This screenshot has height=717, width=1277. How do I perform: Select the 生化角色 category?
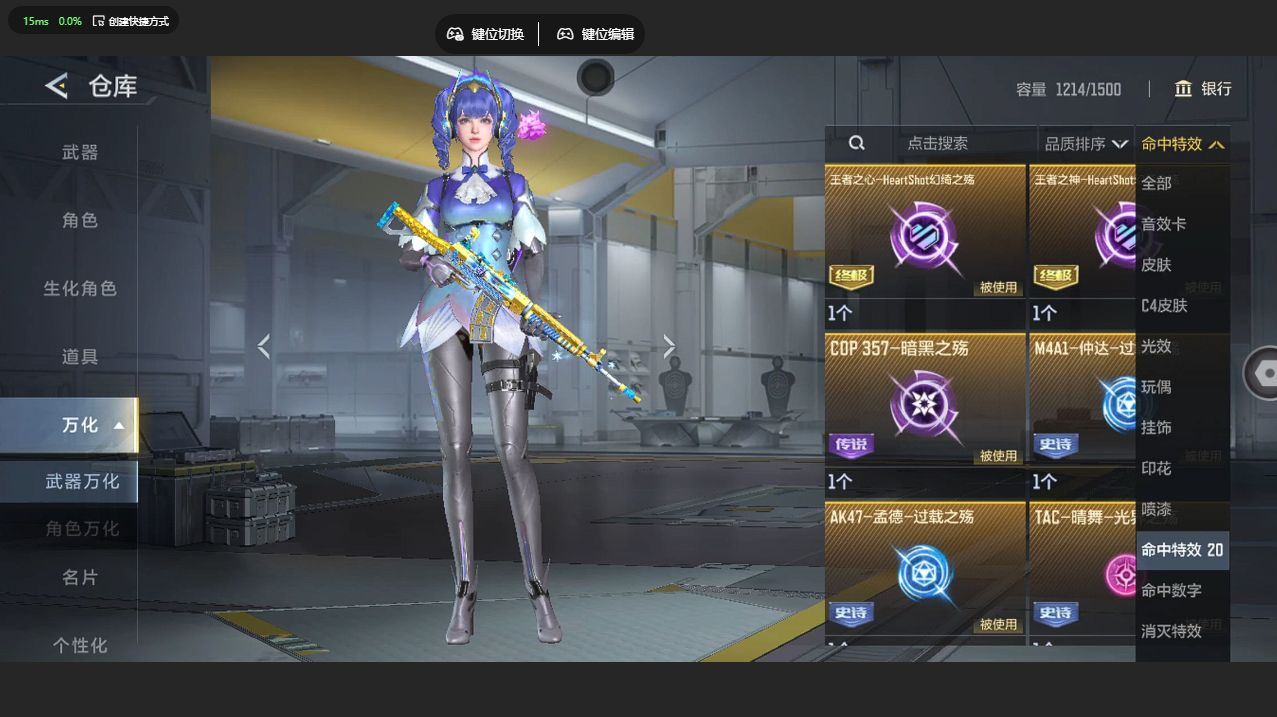80,288
